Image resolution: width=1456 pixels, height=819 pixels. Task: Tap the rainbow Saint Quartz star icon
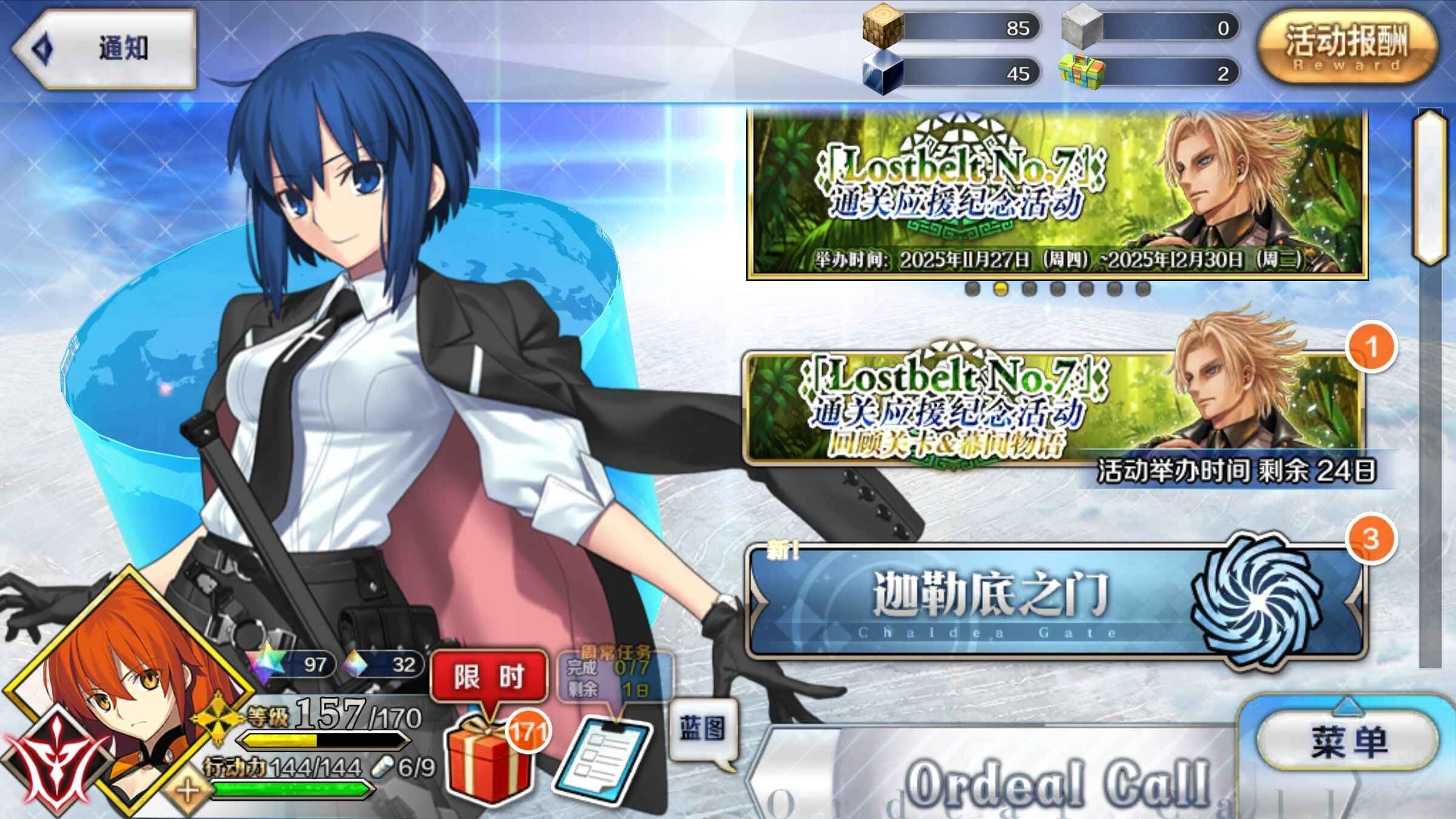[x=268, y=663]
